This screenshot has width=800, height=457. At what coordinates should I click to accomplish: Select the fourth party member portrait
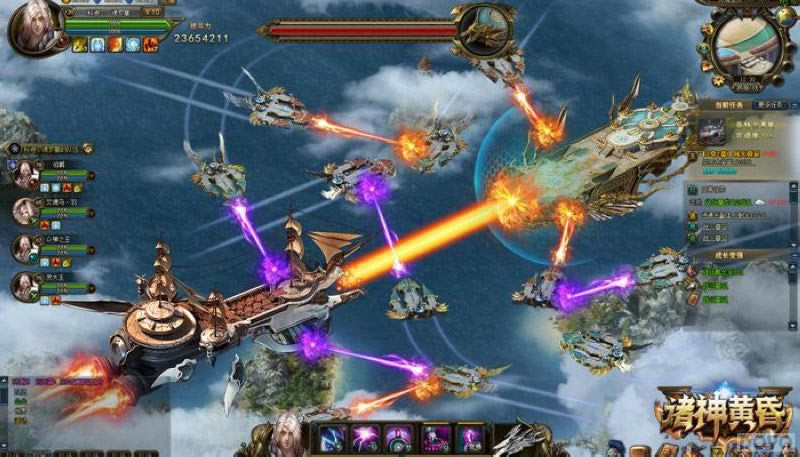pyautogui.click(x=24, y=285)
